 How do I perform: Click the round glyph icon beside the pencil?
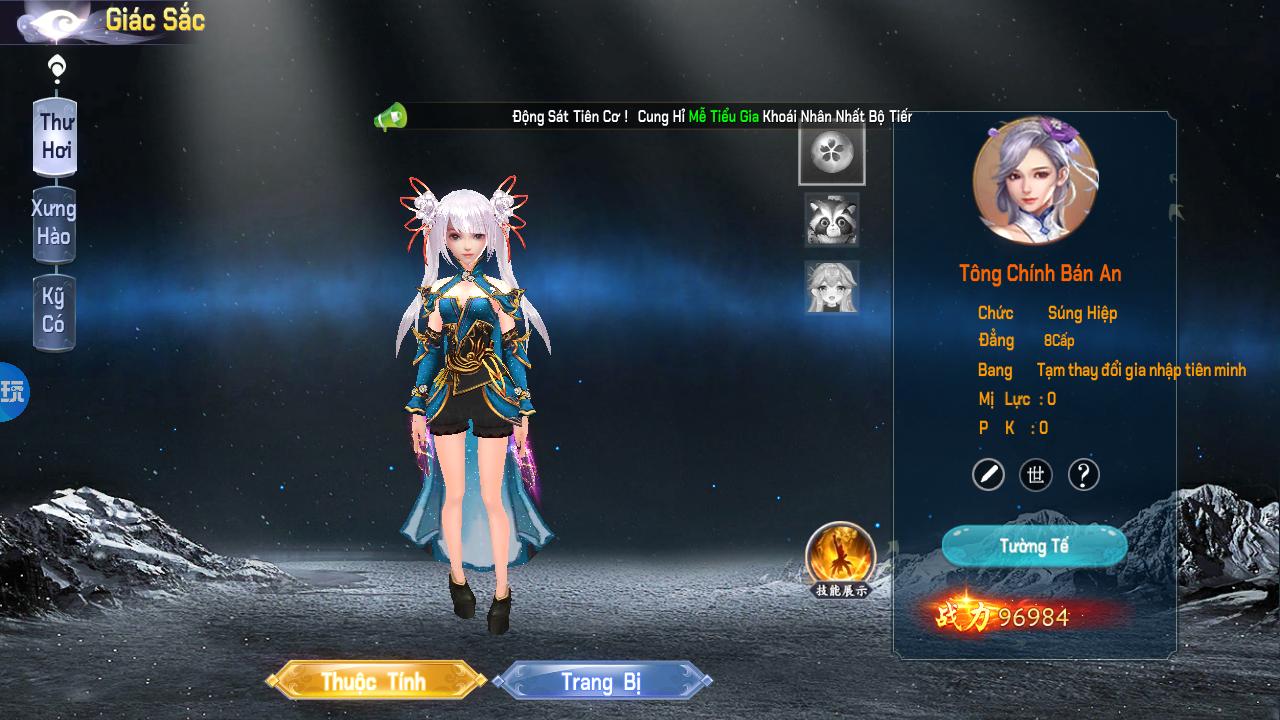[1036, 474]
